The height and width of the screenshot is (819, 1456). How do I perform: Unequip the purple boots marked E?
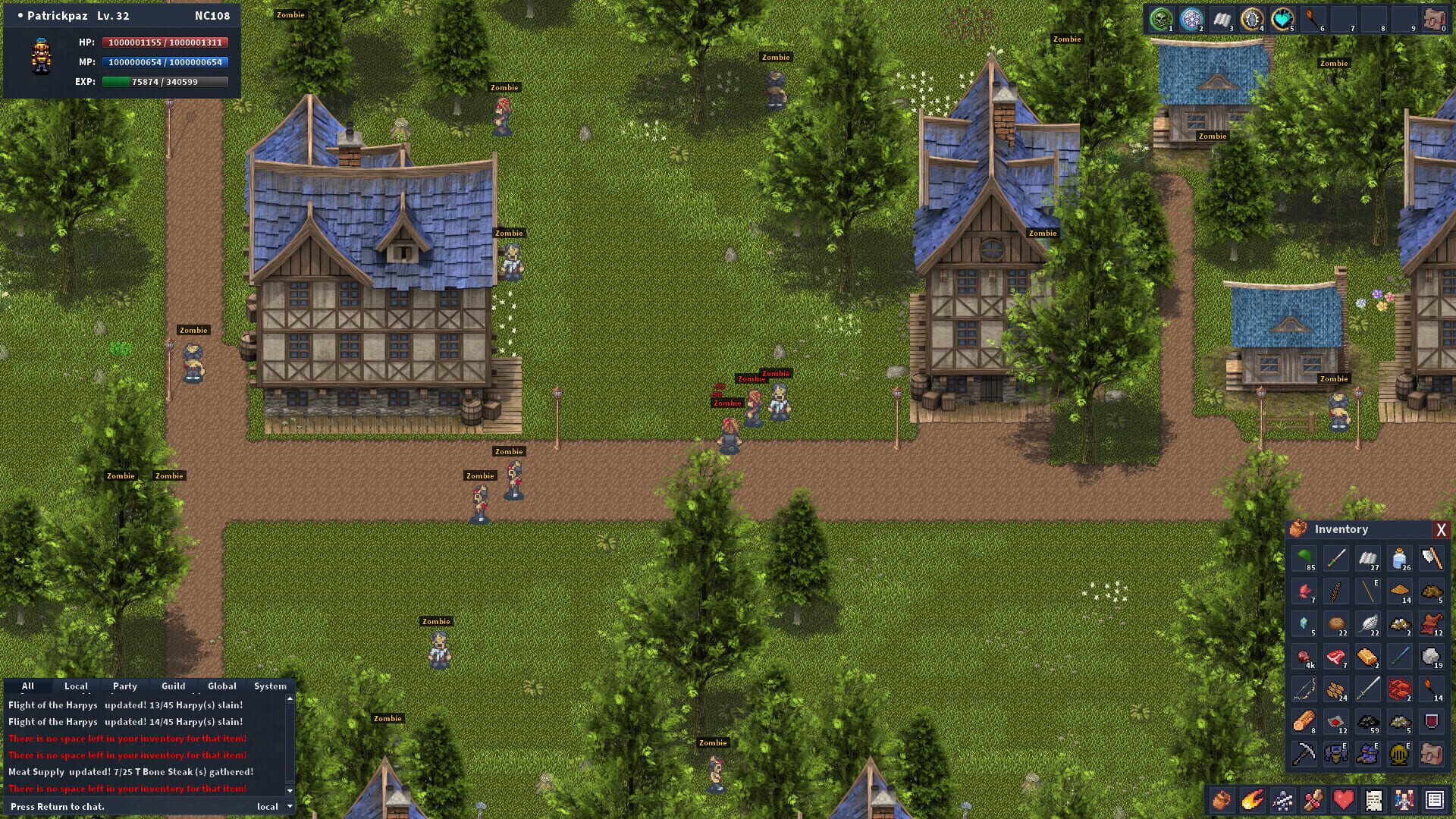point(1368,755)
